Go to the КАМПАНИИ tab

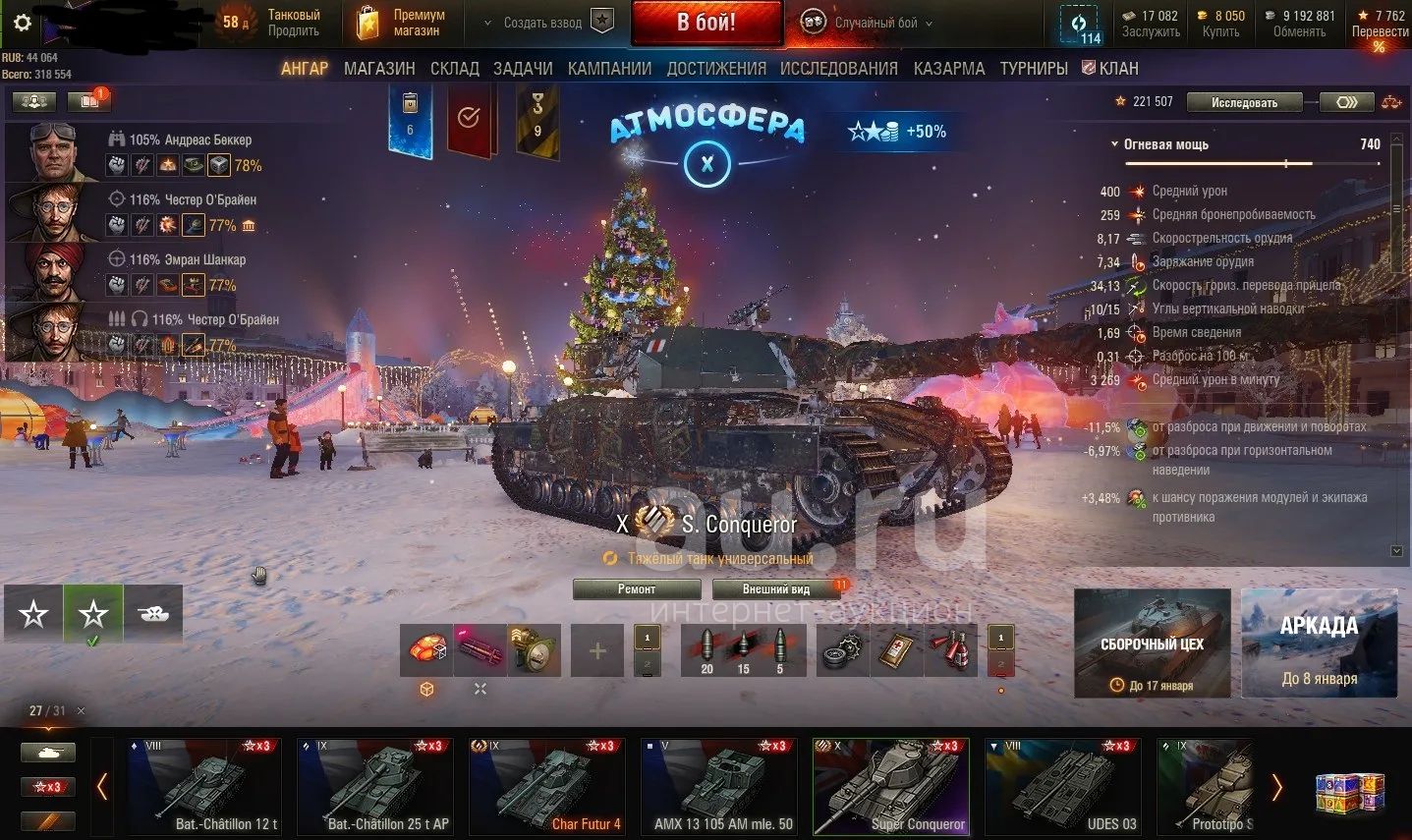pyautogui.click(x=609, y=69)
